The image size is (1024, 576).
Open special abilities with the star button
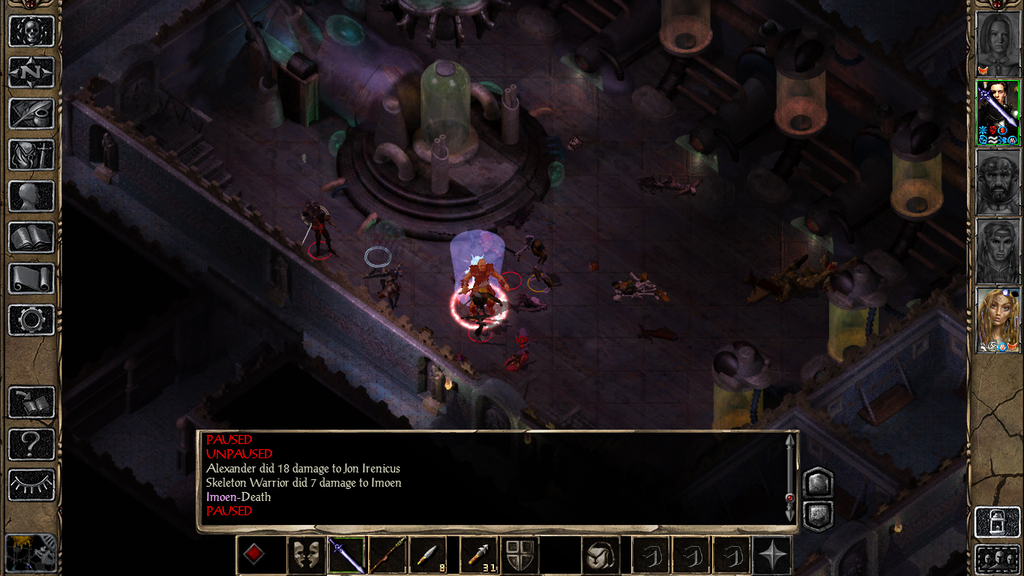[x=773, y=555]
